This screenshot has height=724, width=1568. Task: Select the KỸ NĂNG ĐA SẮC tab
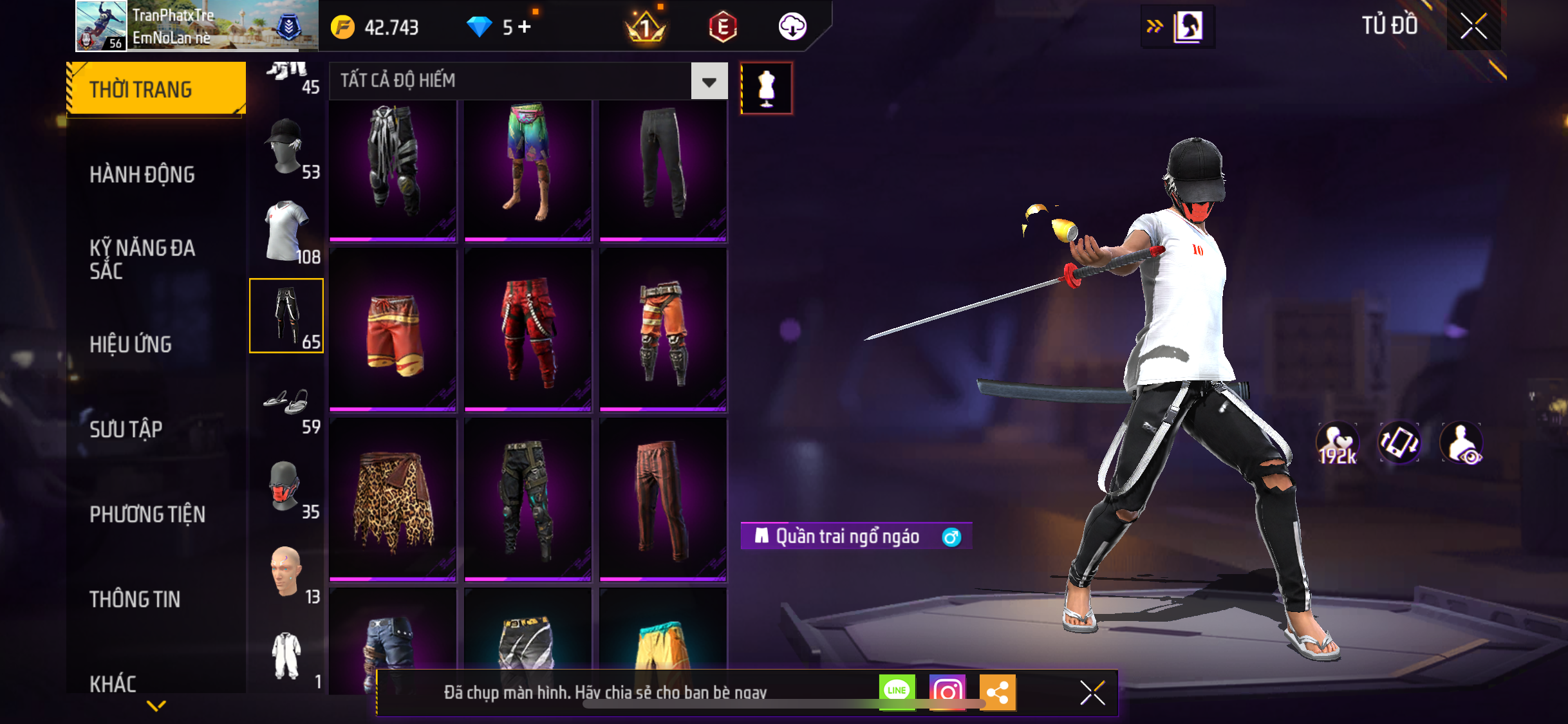coord(142,259)
